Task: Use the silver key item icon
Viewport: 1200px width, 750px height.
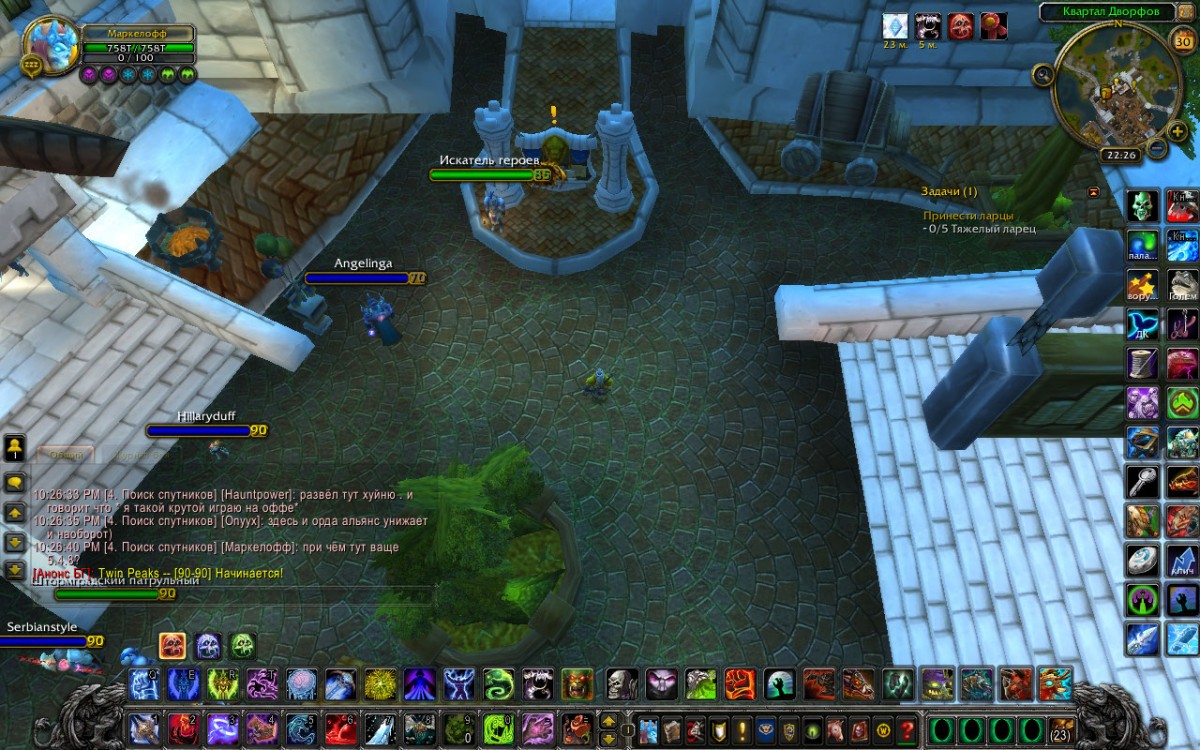Action: point(1143,481)
